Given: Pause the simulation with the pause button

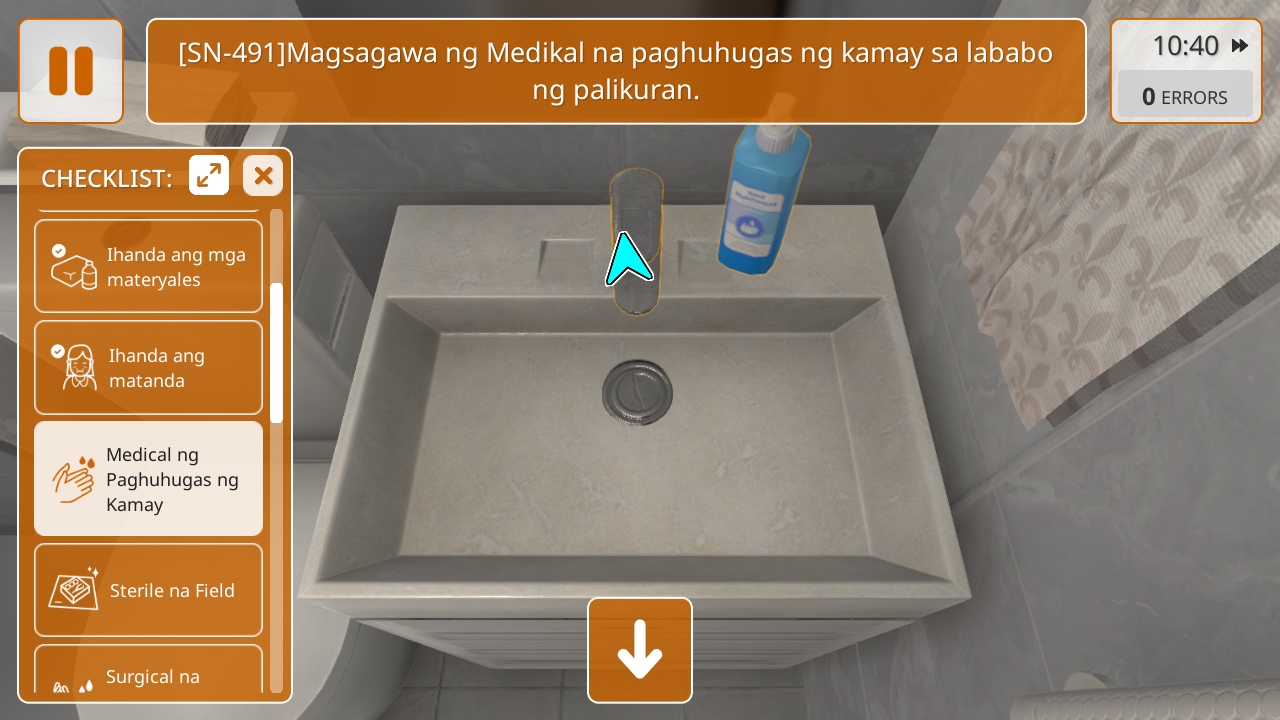Looking at the screenshot, I should (71, 71).
